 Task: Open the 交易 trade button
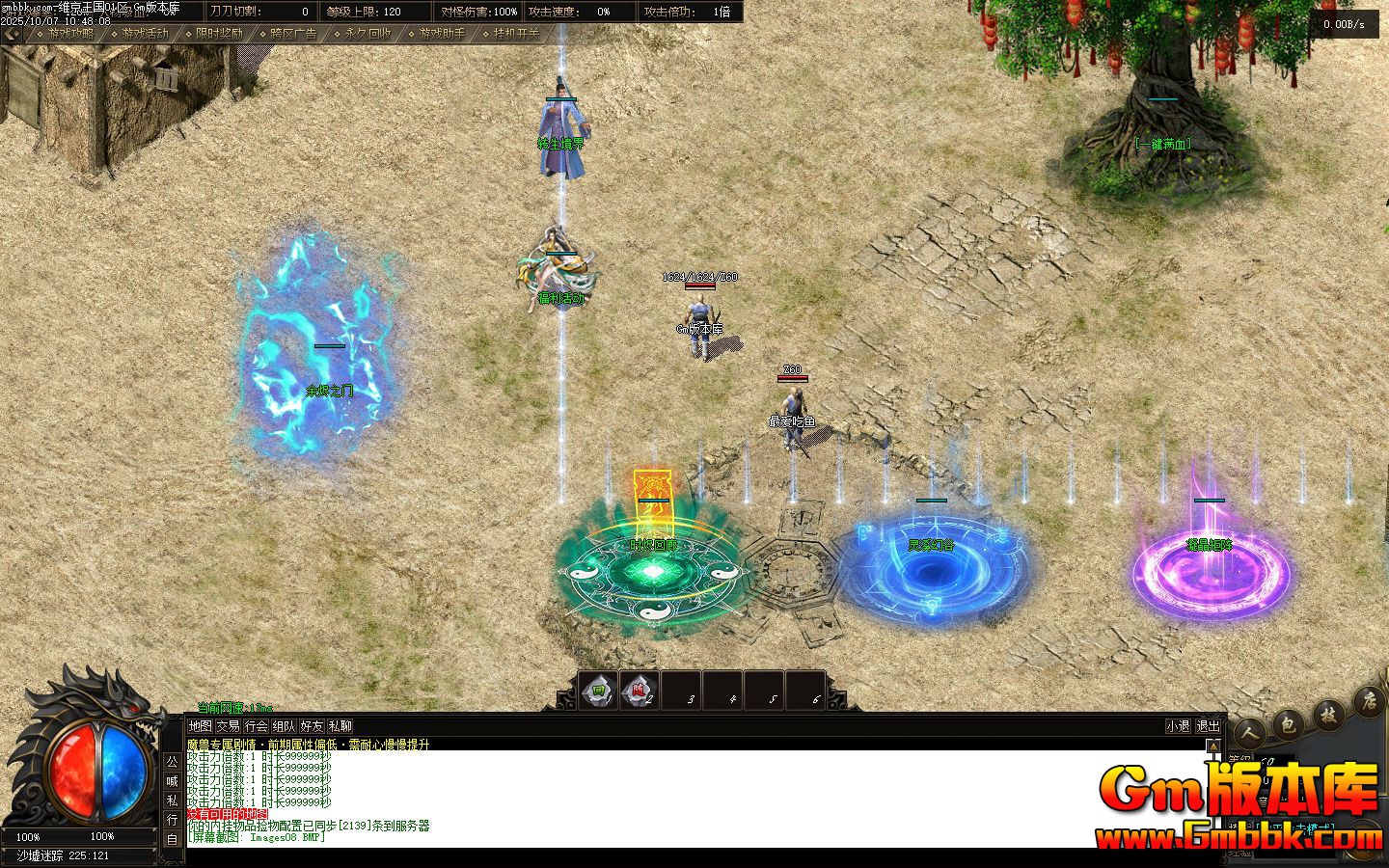click(228, 726)
